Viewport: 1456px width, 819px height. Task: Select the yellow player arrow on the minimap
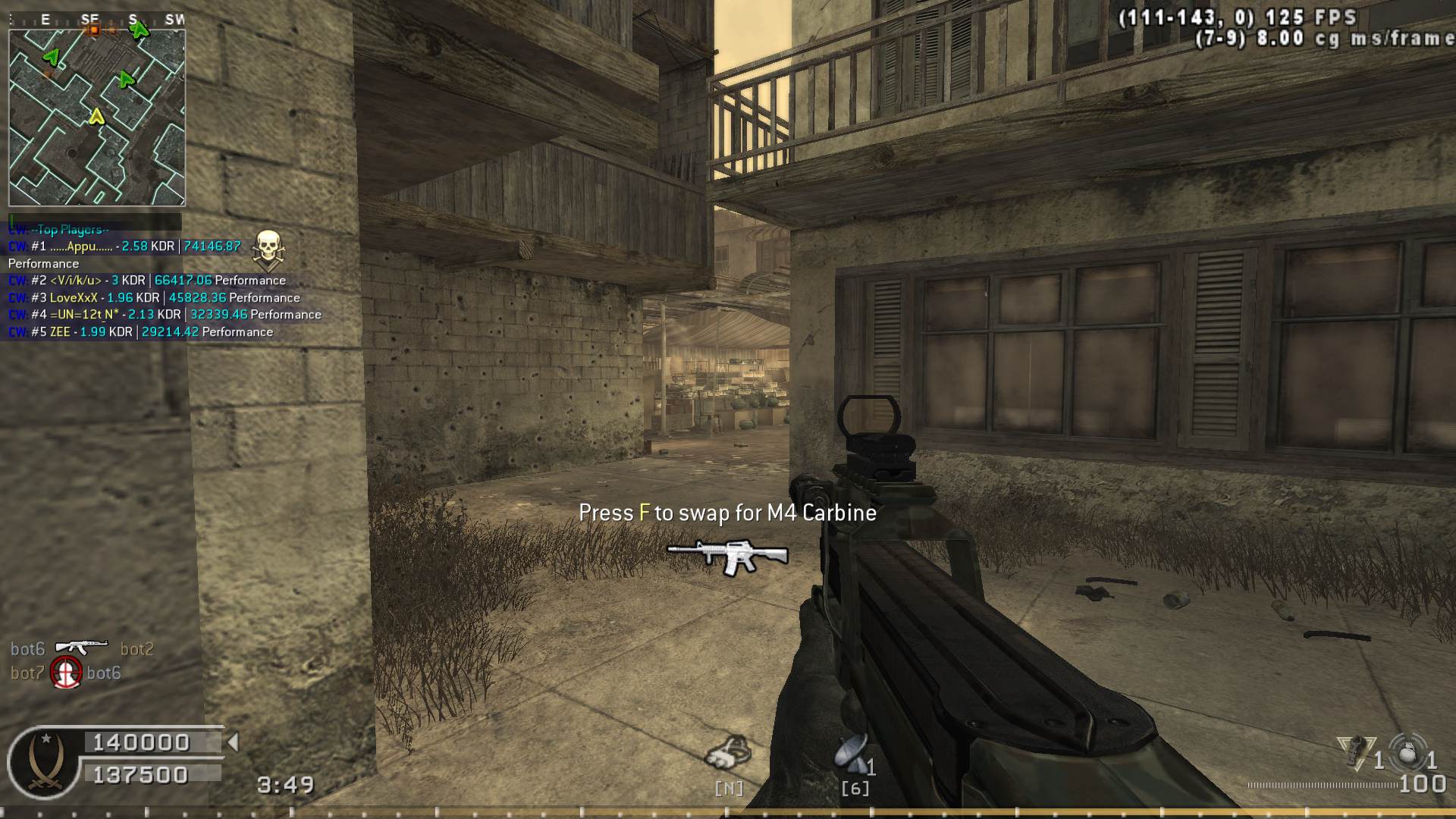pos(96,117)
